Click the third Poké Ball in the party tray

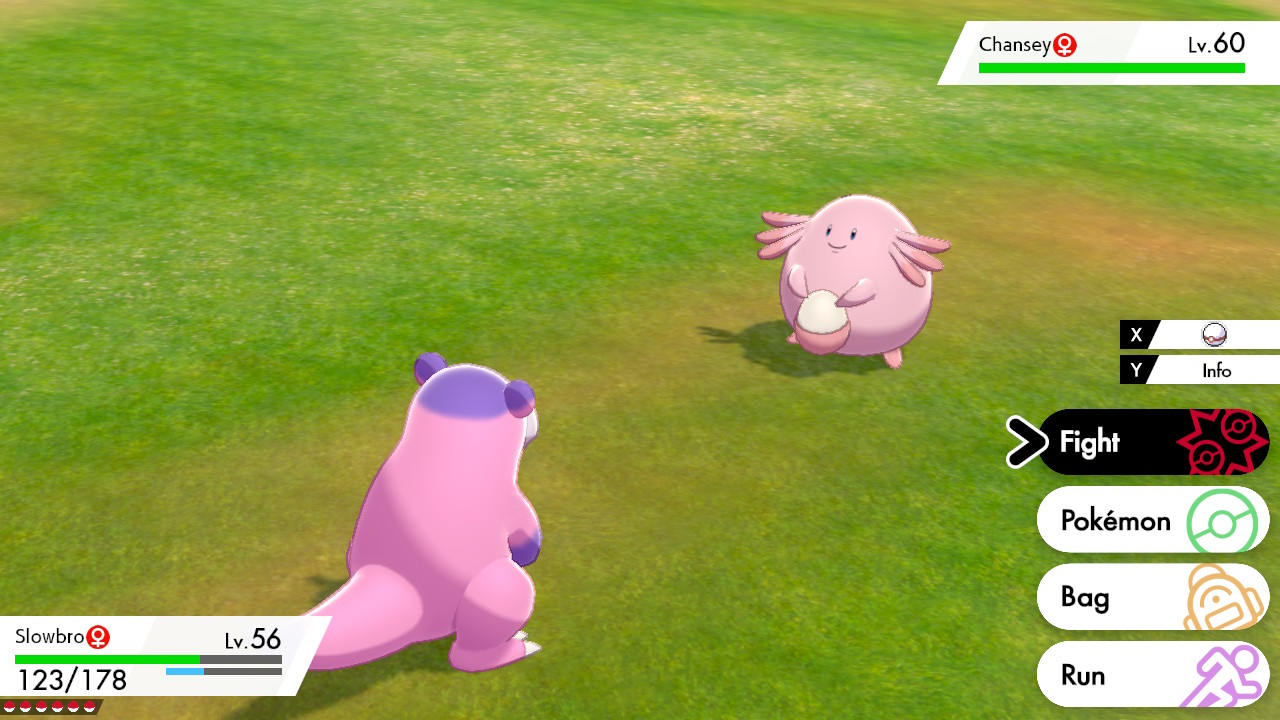click(x=41, y=705)
